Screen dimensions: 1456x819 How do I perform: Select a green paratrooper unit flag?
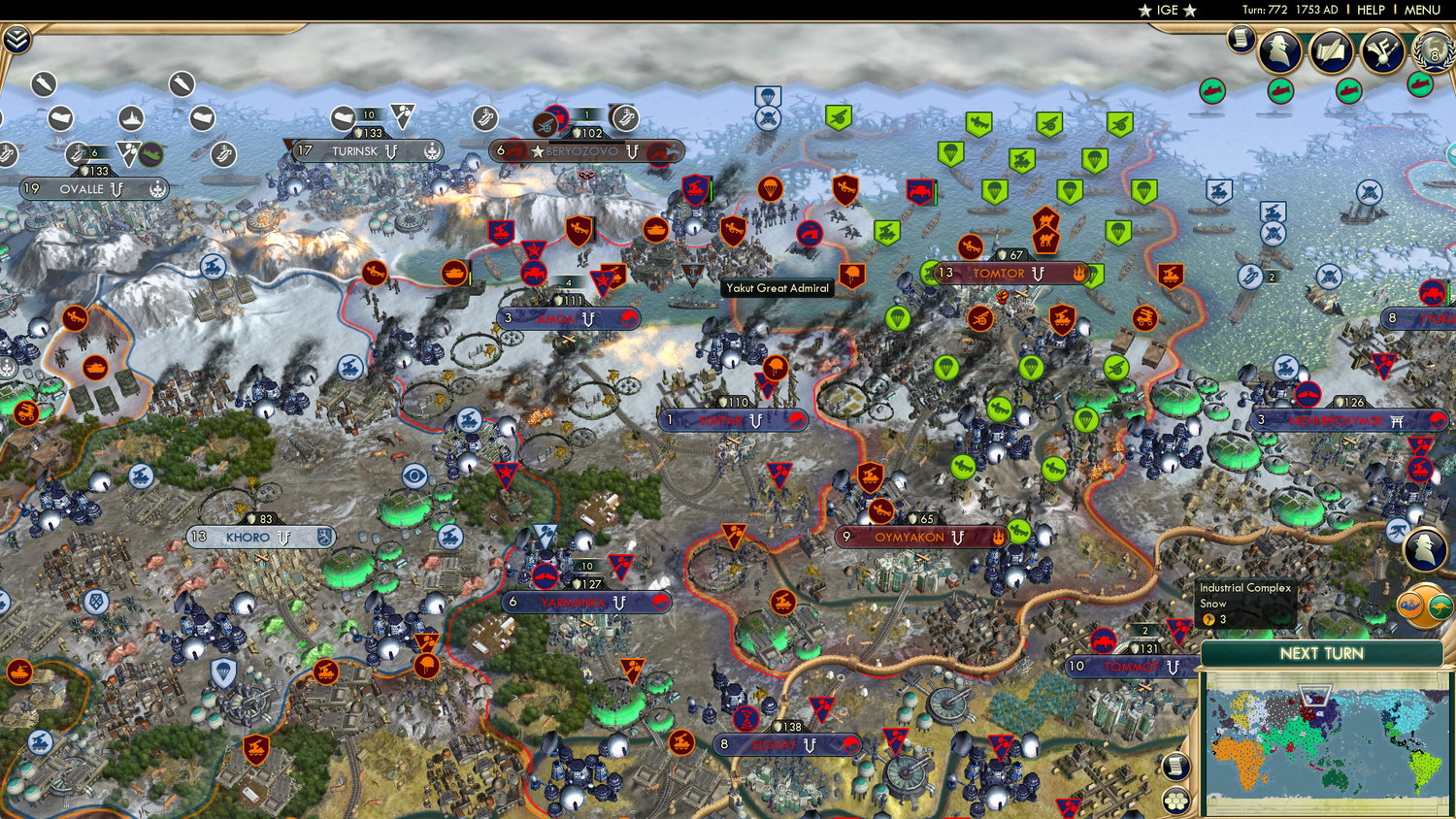(x=951, y=154)
